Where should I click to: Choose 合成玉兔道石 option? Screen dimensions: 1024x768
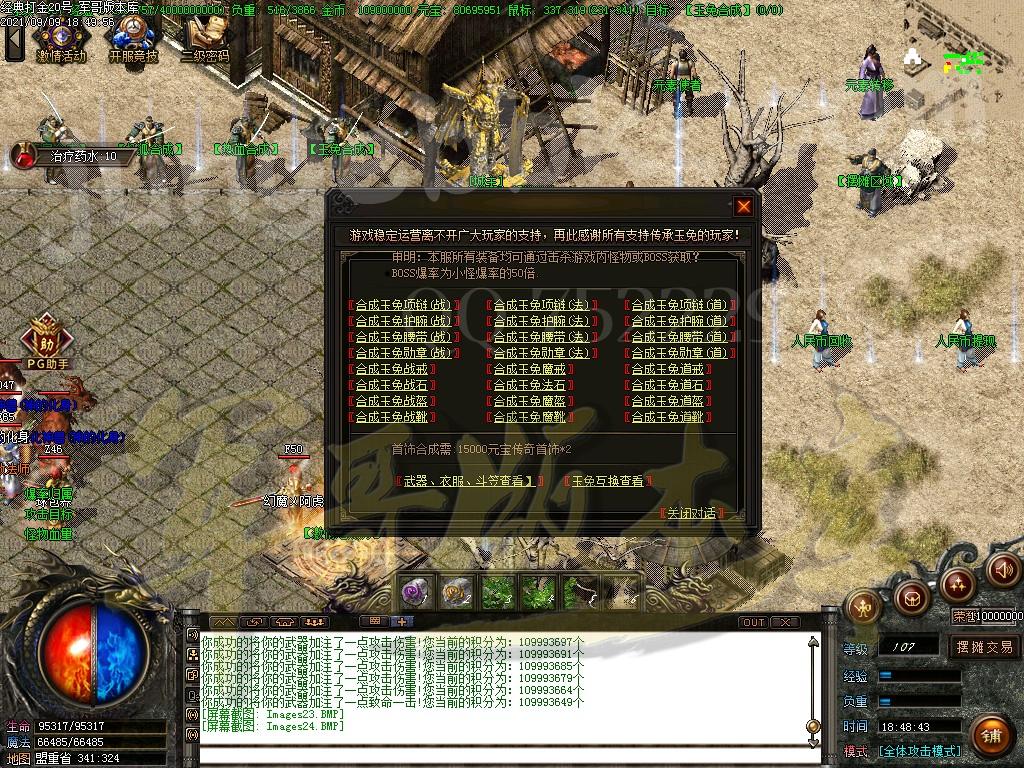click(668, 385)
